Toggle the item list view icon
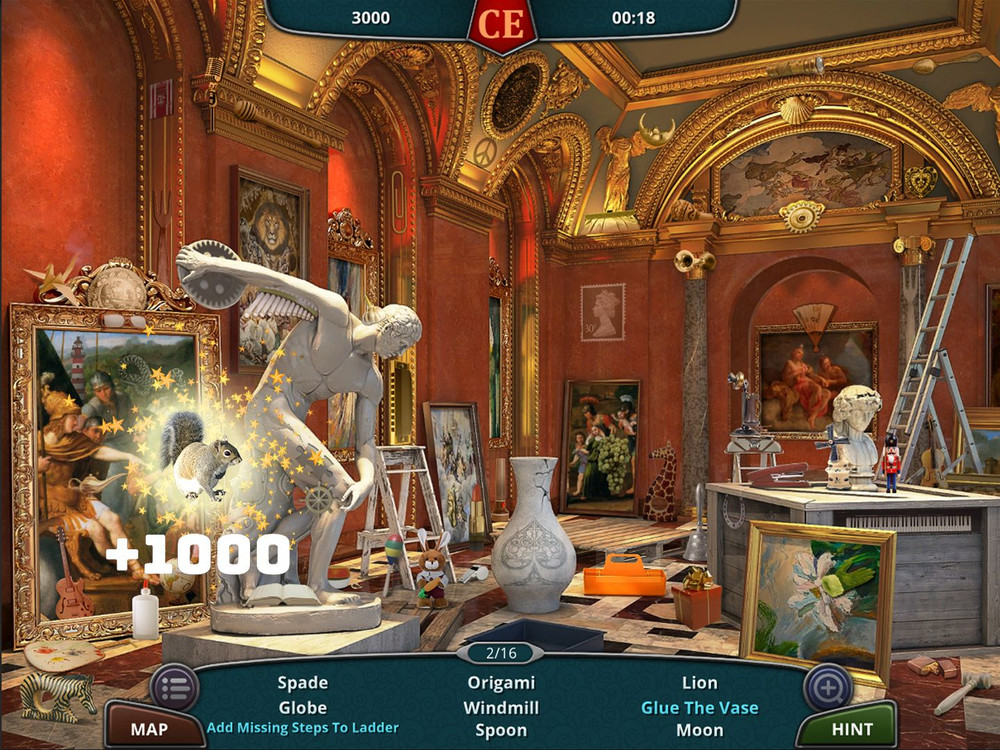The width and height of the screenshot is (1000, 750). pos(174,687)
